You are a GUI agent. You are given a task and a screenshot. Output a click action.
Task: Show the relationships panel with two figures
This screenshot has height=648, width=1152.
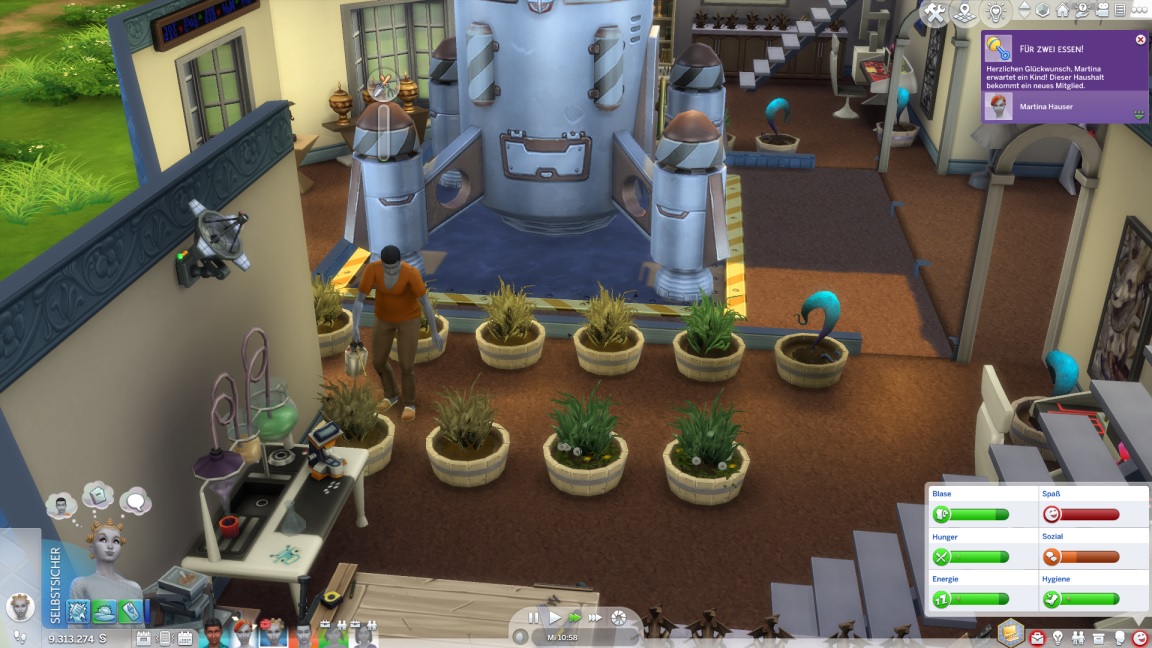click(x=1078, y=638)
